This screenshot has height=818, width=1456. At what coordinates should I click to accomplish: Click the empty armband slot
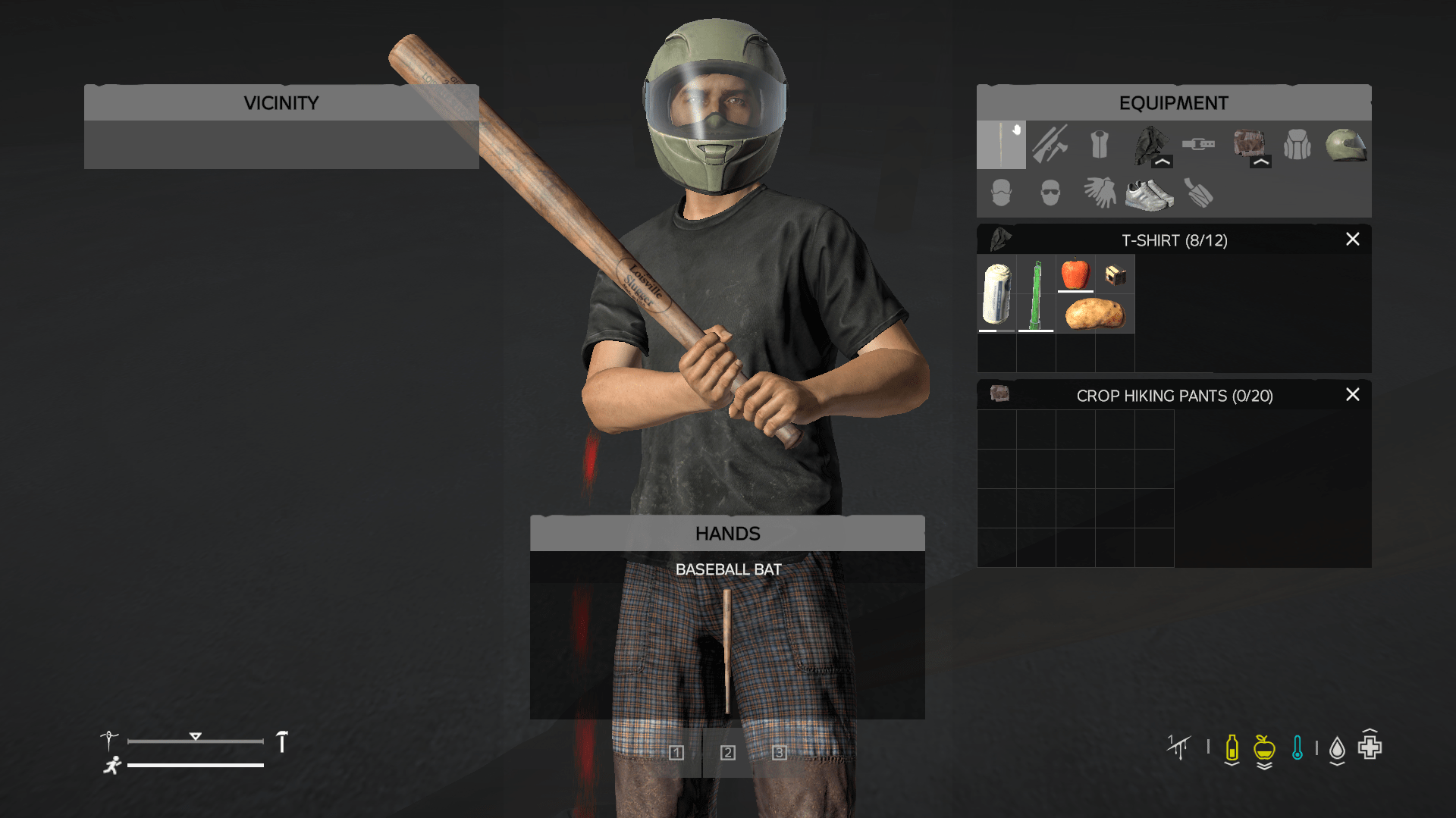1197,193
